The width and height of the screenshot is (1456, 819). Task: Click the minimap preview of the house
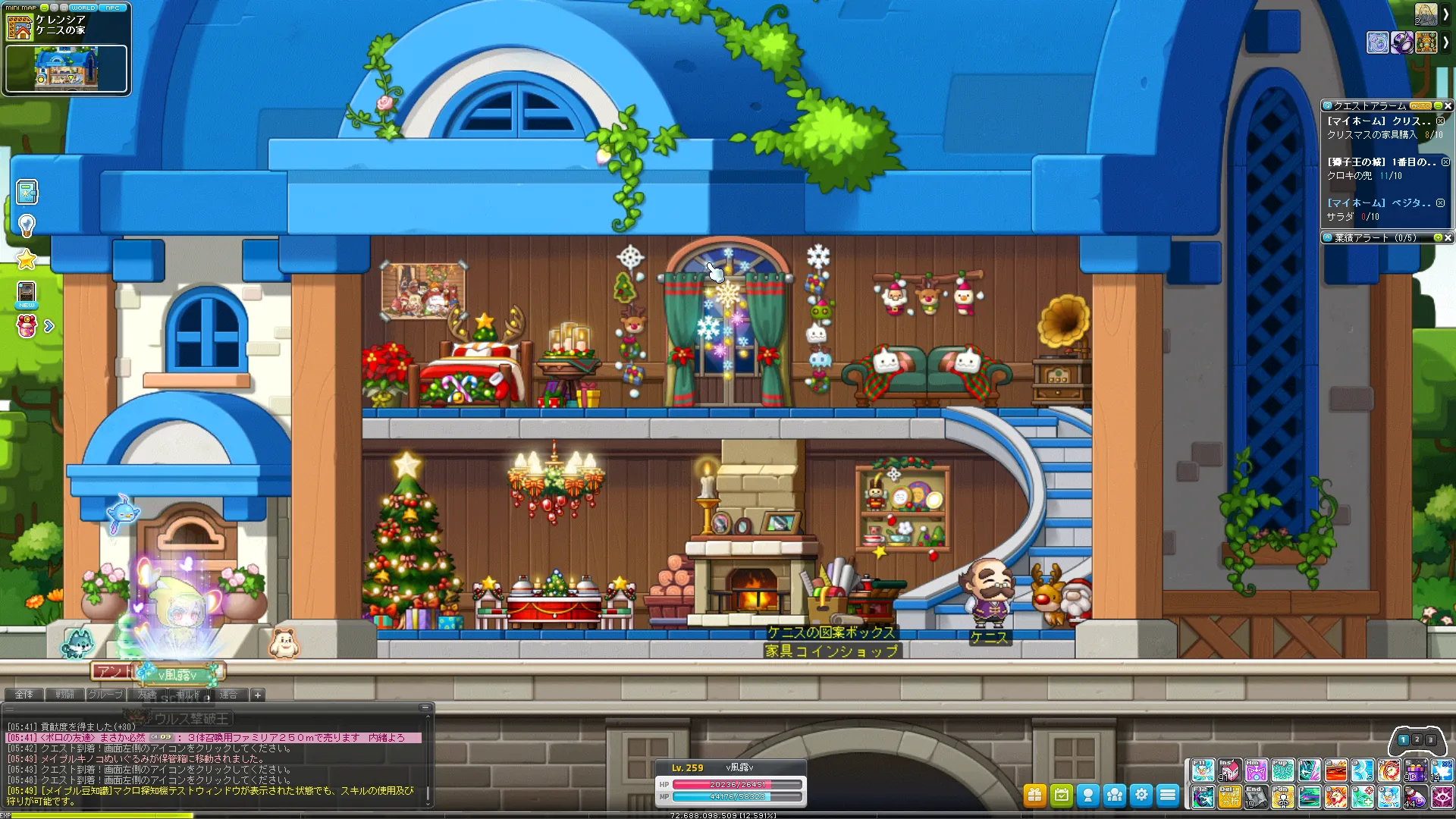tap(66, 68)
